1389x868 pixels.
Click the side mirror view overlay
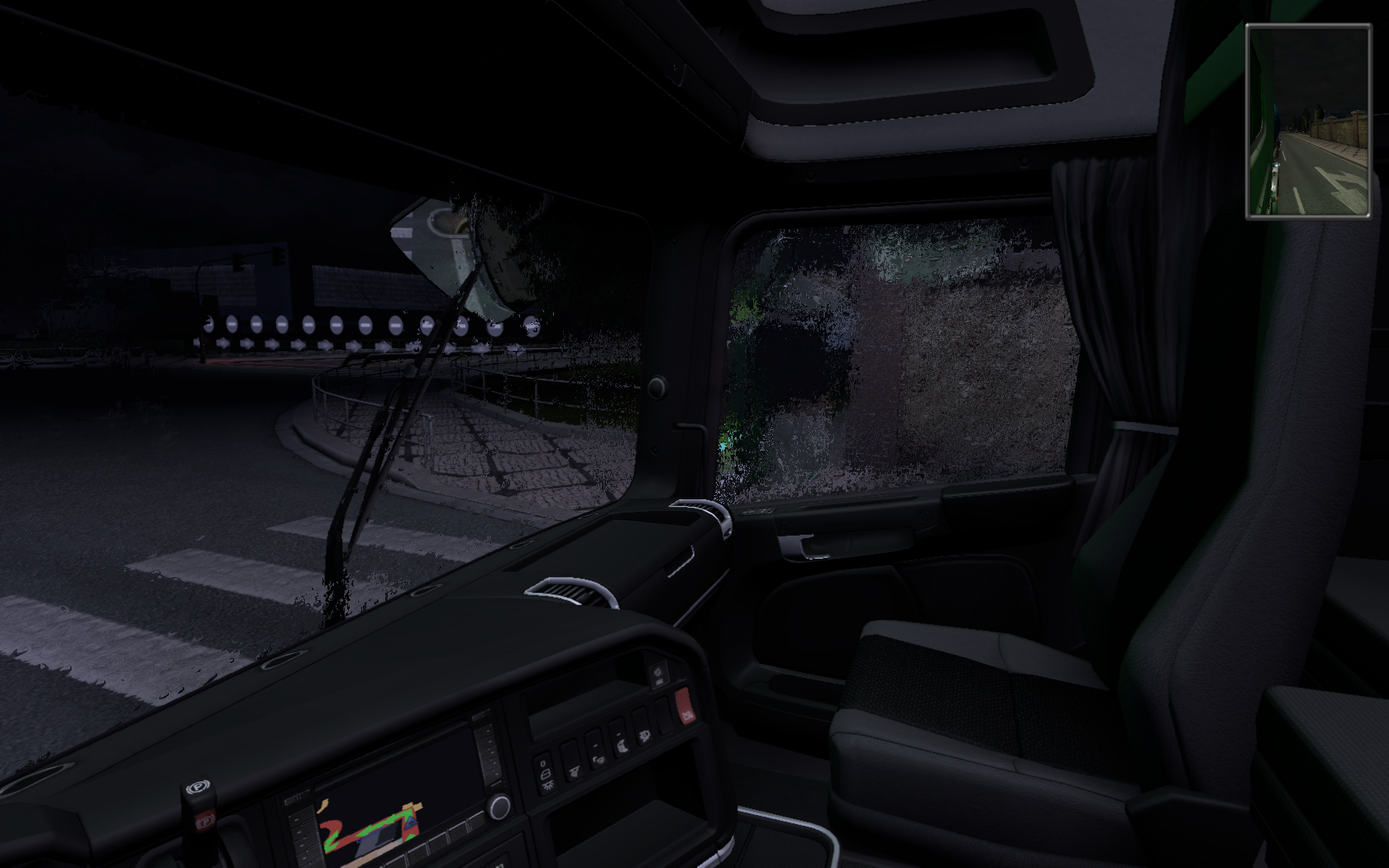tap(1308, 122)
